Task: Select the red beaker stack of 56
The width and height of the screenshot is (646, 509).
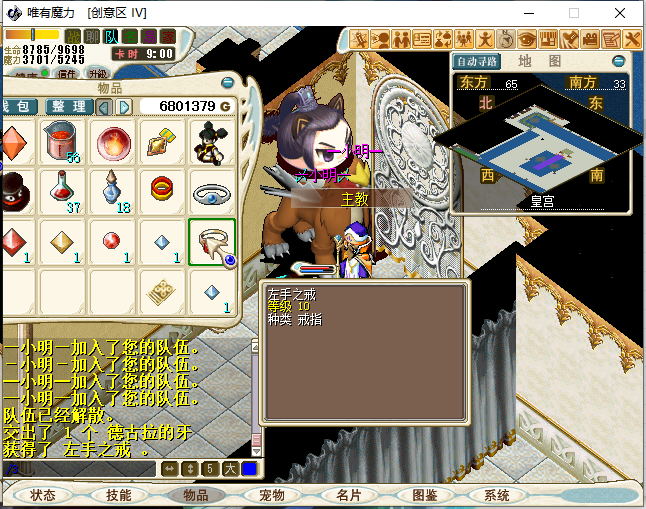Action: 64,142
